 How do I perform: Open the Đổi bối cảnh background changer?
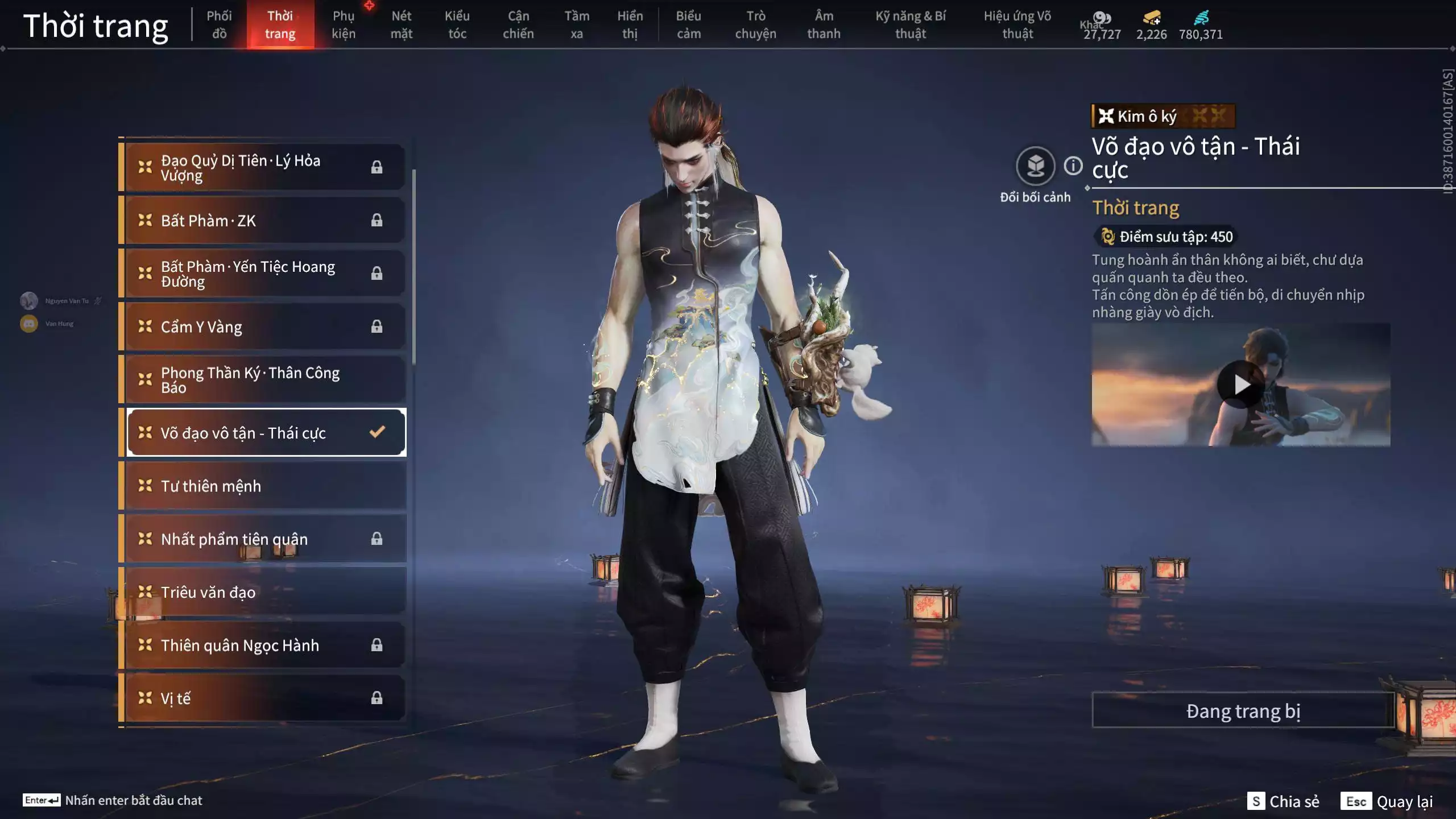1036,167
